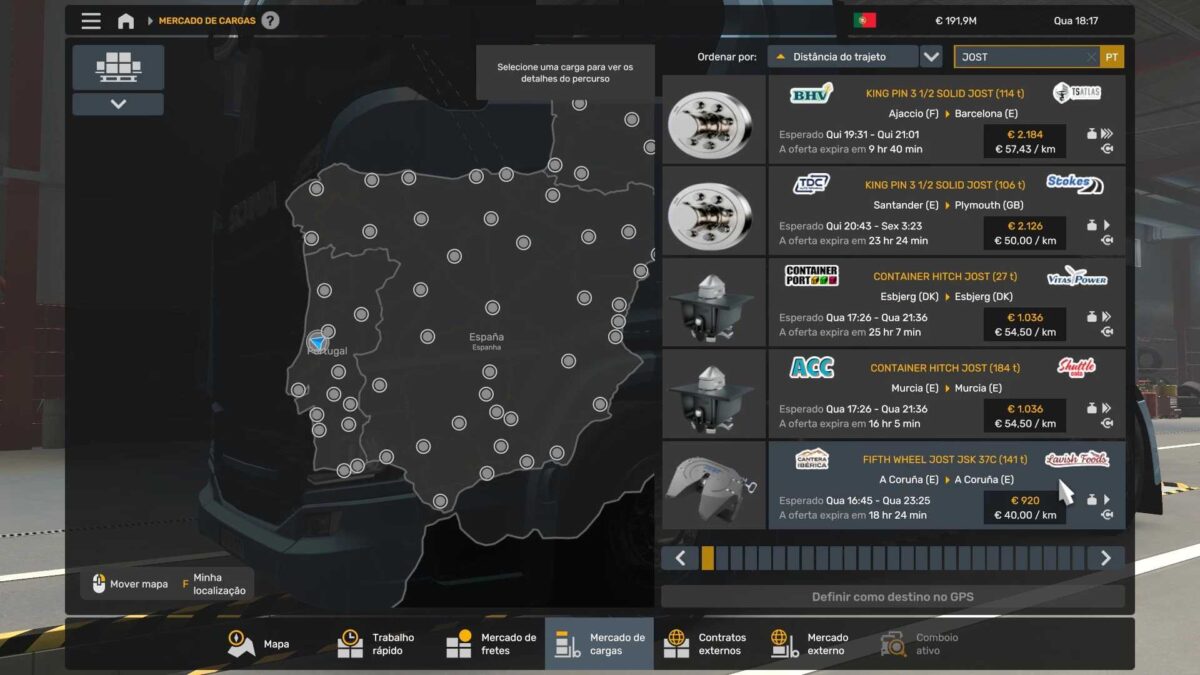Open help for Mercado de Cargas

270,21
